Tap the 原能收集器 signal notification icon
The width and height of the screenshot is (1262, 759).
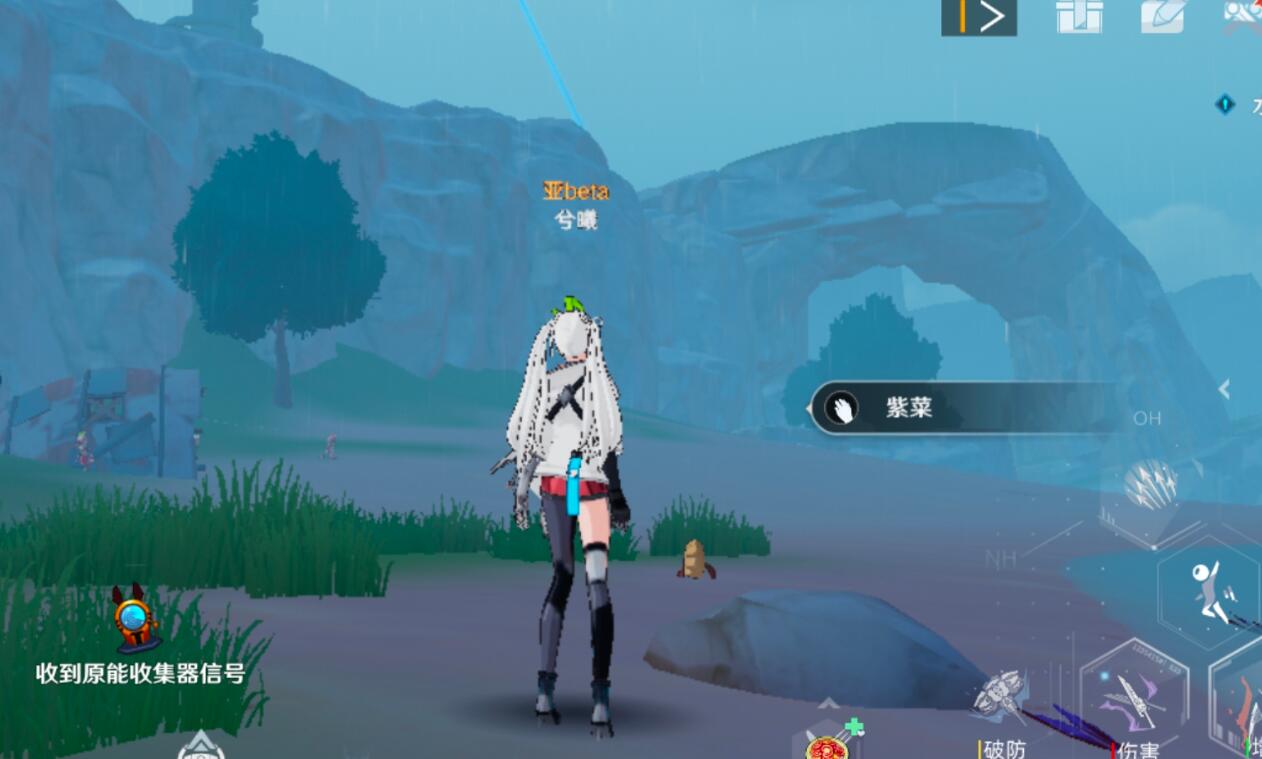pyautogui.click(x=135, y=617)
